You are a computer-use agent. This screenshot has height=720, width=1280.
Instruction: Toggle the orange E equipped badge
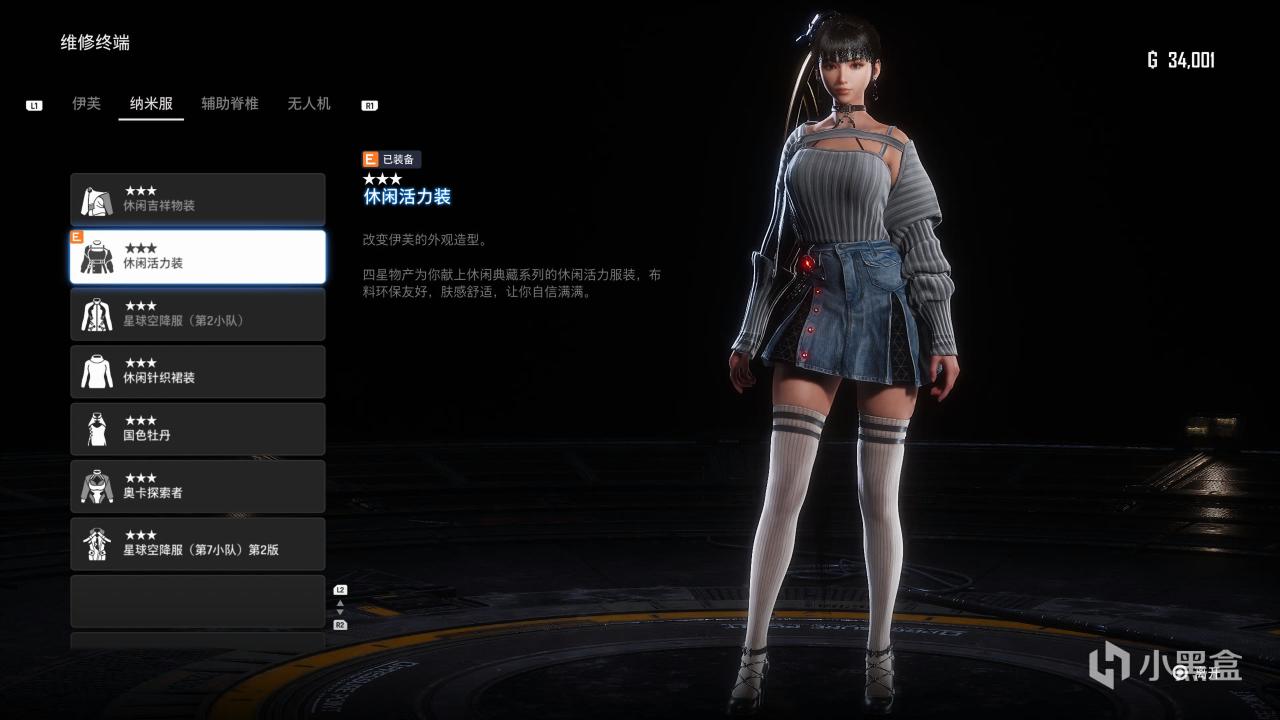371,159
